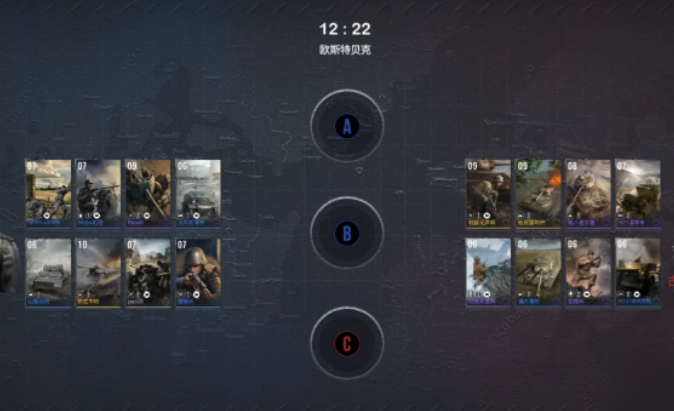This screenshot has width=674, height=411.
Task: Pick the cost 10 tank card
Action: coord(98,270)
